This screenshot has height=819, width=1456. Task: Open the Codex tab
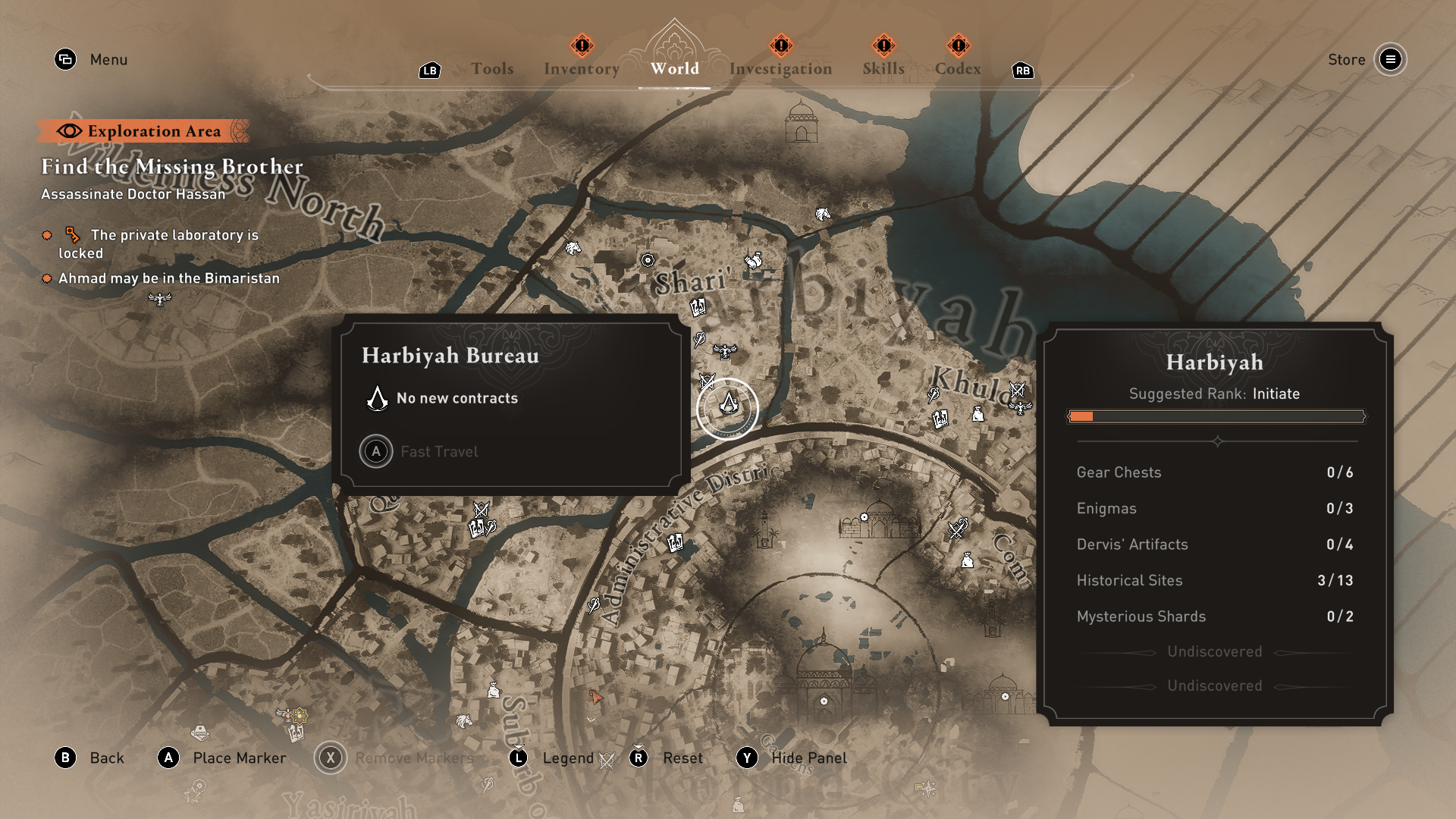958,68
